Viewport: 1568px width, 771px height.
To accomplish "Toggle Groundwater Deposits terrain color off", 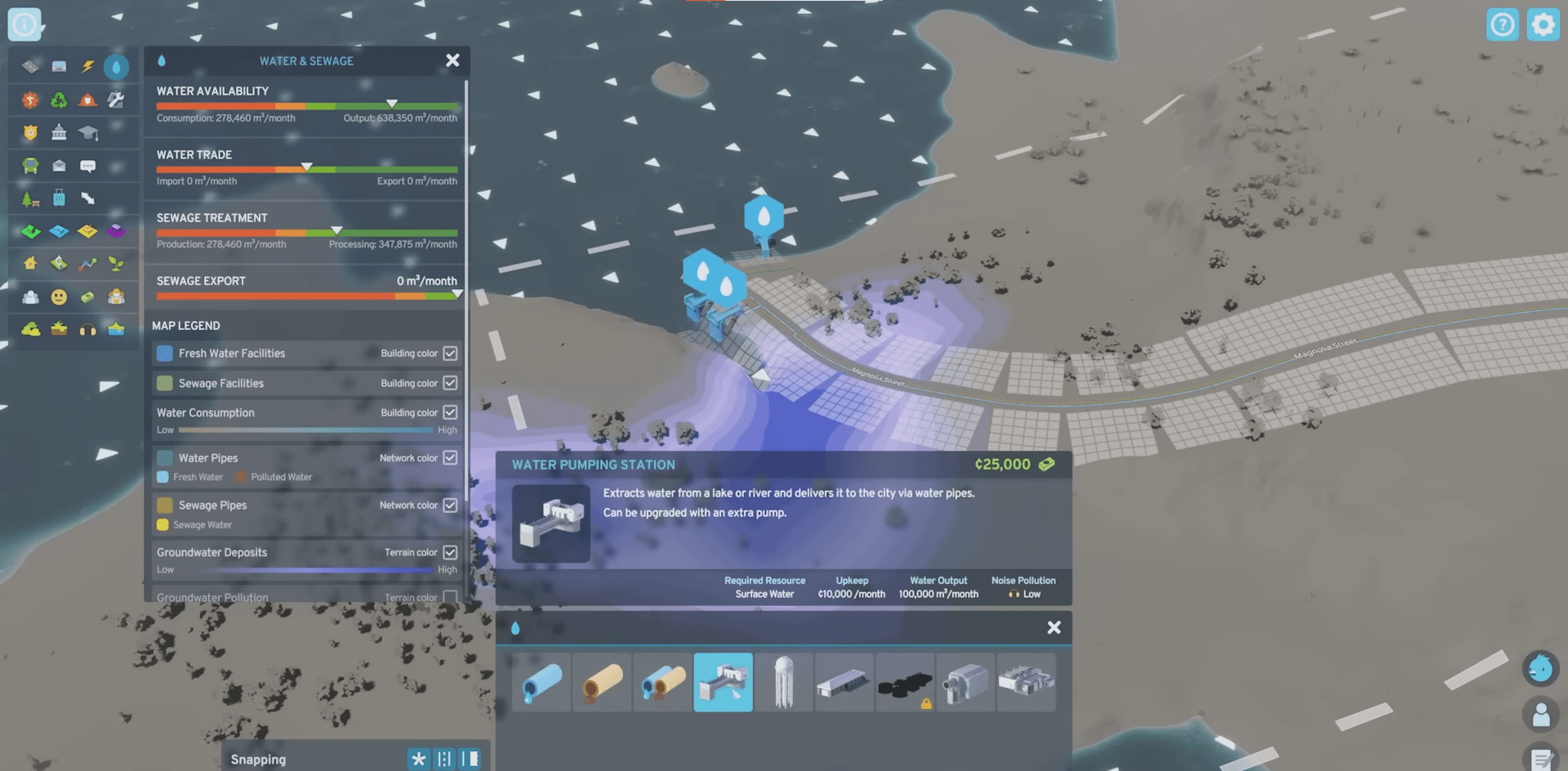I will [x=450, y=552].
